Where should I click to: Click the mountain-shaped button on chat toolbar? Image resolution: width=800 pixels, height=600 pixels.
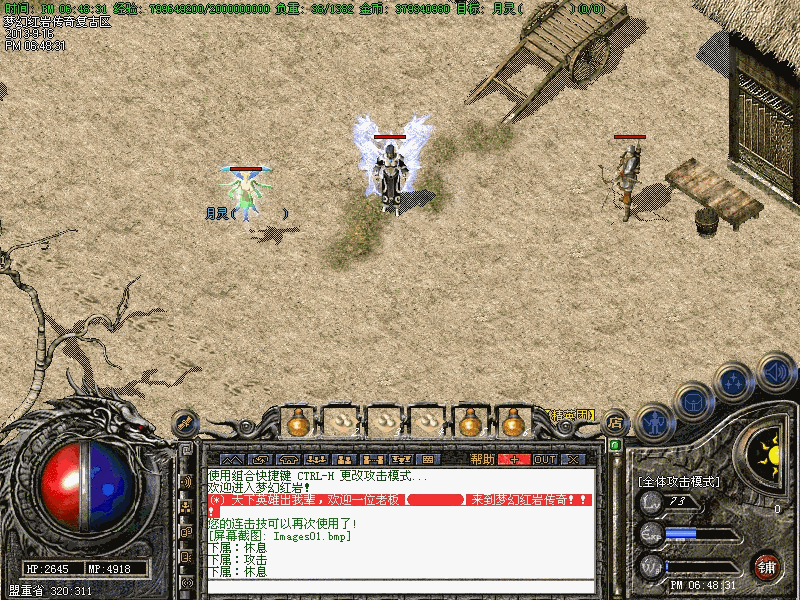coord(231,459)
